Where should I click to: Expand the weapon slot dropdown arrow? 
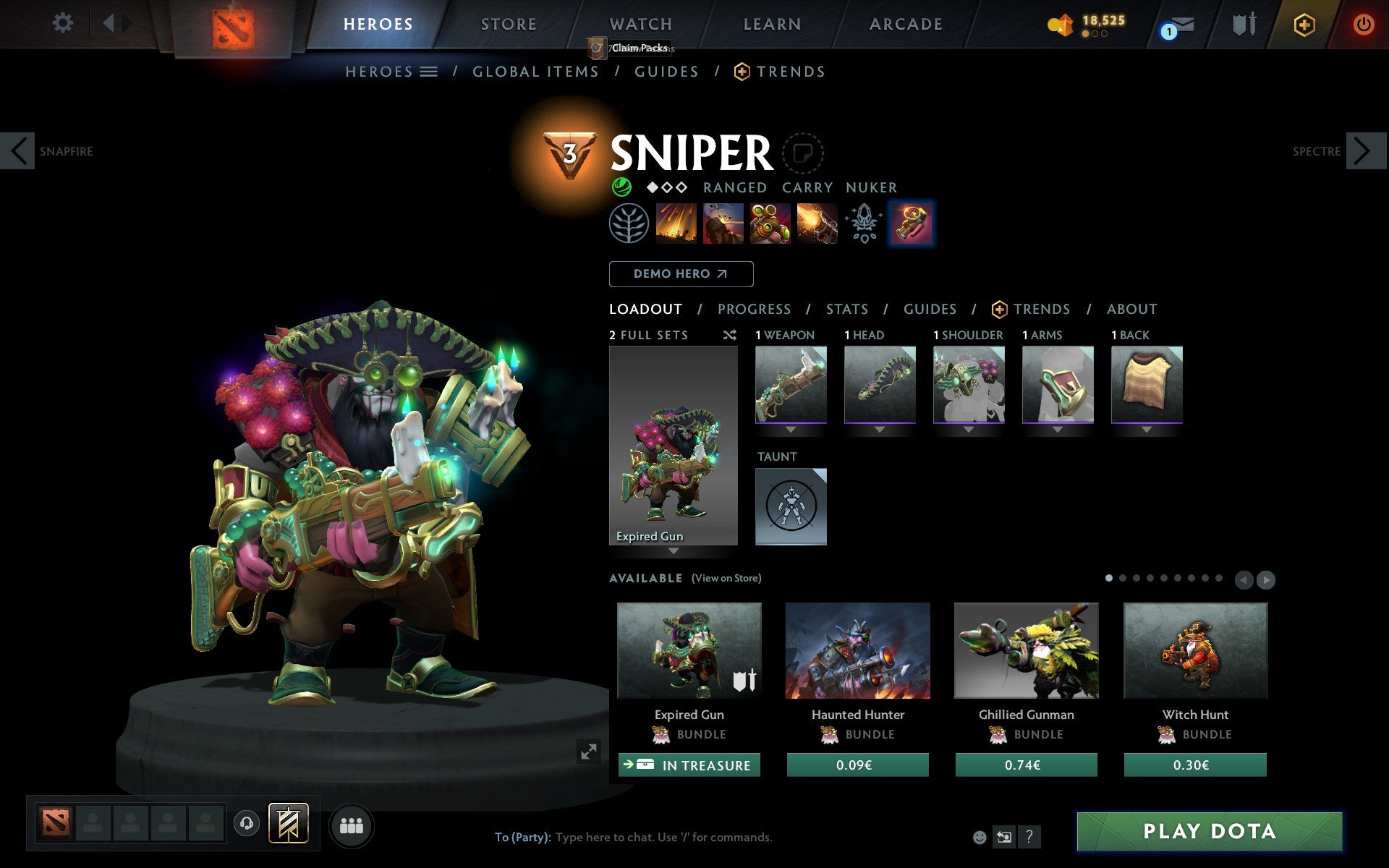tap(791, 428)
